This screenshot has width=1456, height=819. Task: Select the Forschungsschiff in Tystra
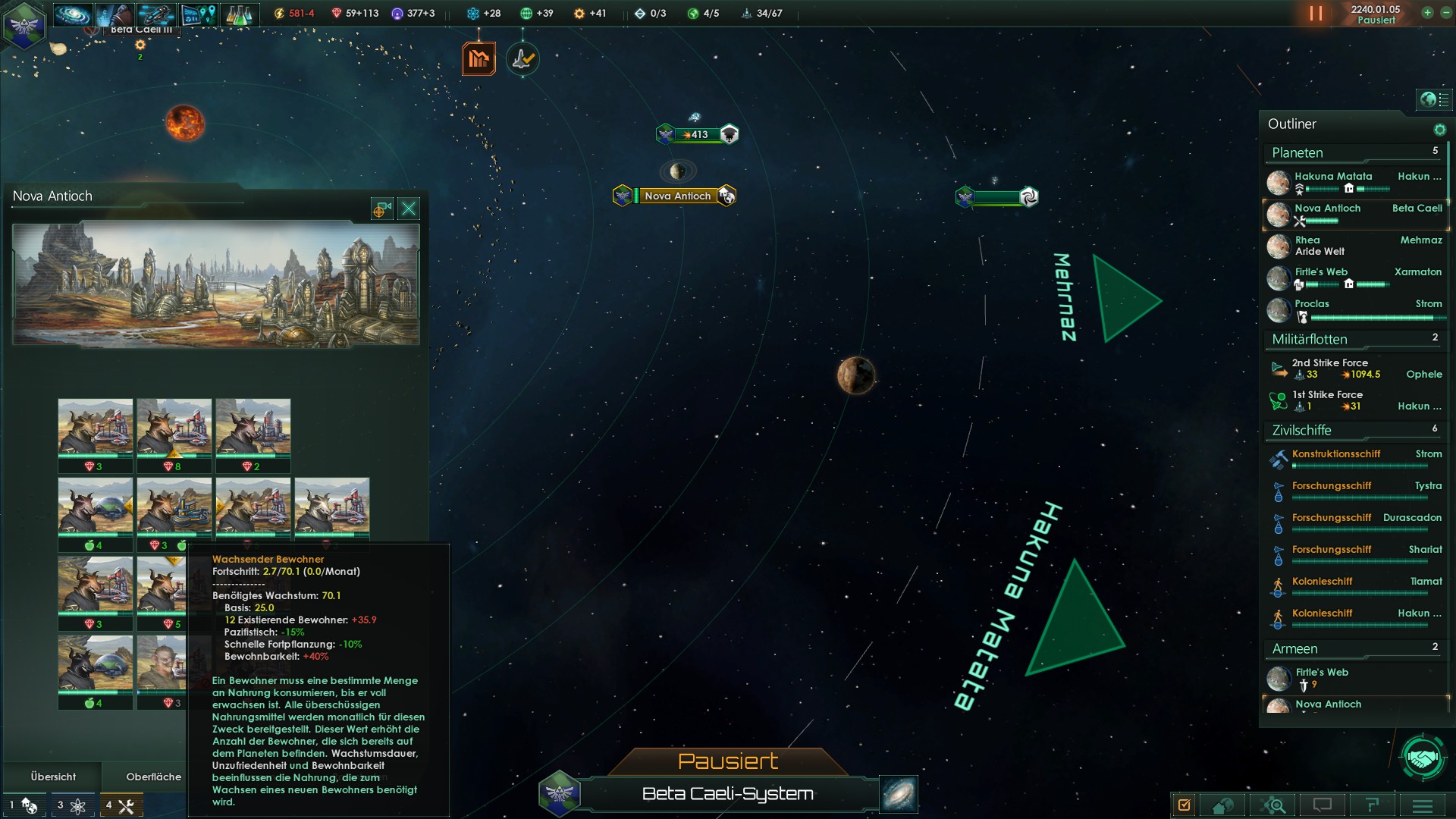(1332, 486)
